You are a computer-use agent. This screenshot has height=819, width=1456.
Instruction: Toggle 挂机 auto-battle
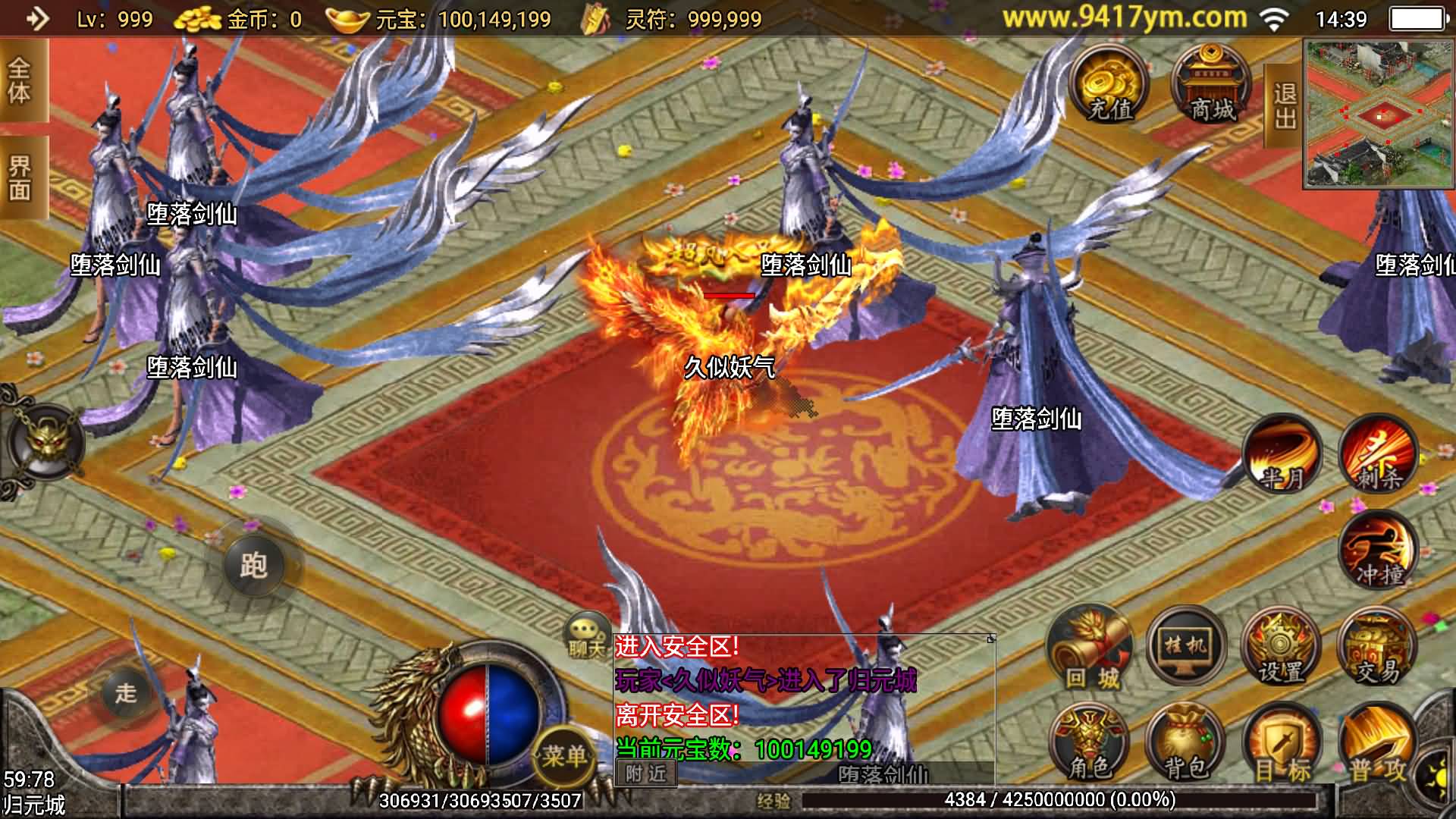click(x=1186, y=646)
